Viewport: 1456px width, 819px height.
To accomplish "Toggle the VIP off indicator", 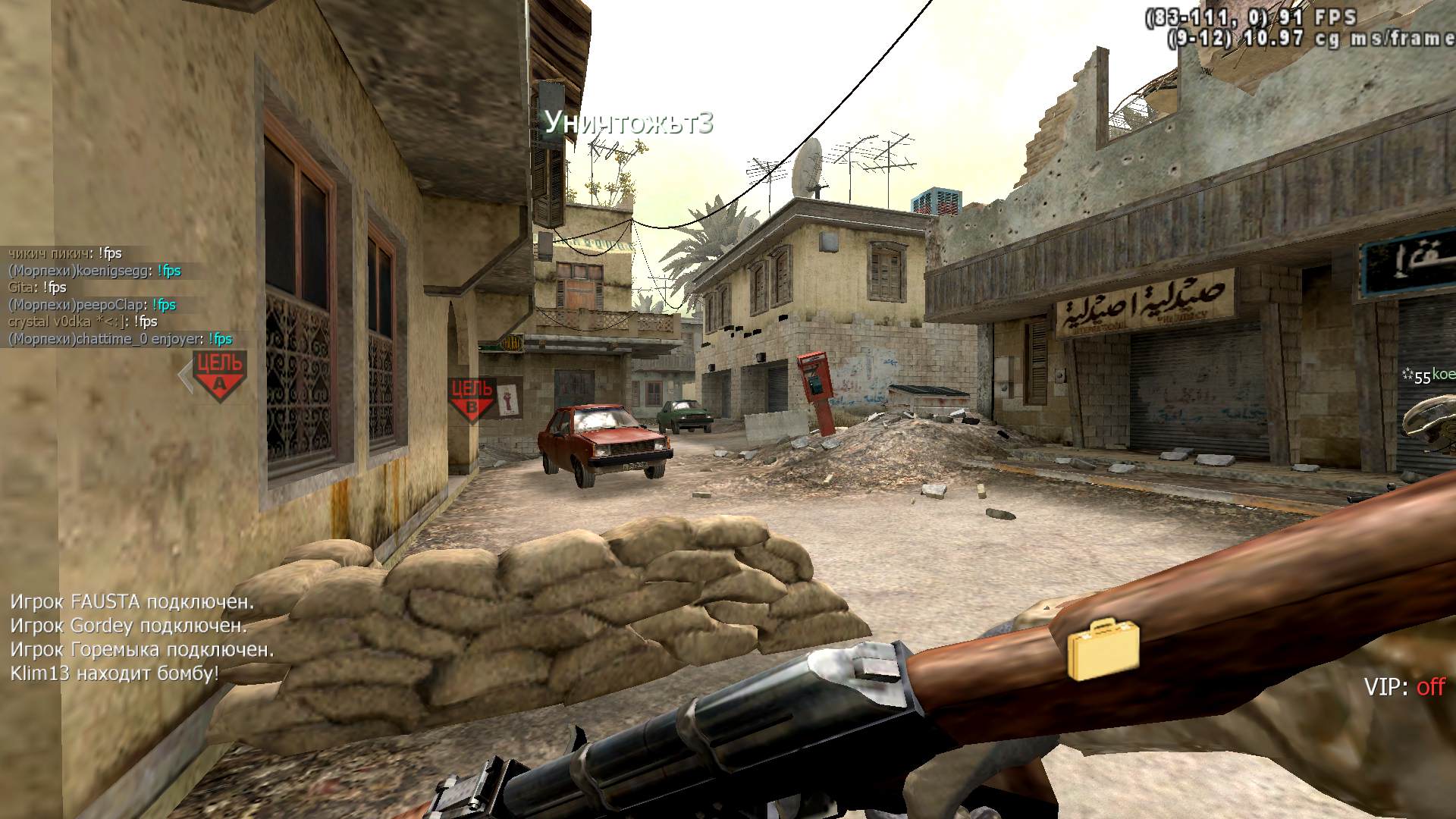I will (1404, 687).
